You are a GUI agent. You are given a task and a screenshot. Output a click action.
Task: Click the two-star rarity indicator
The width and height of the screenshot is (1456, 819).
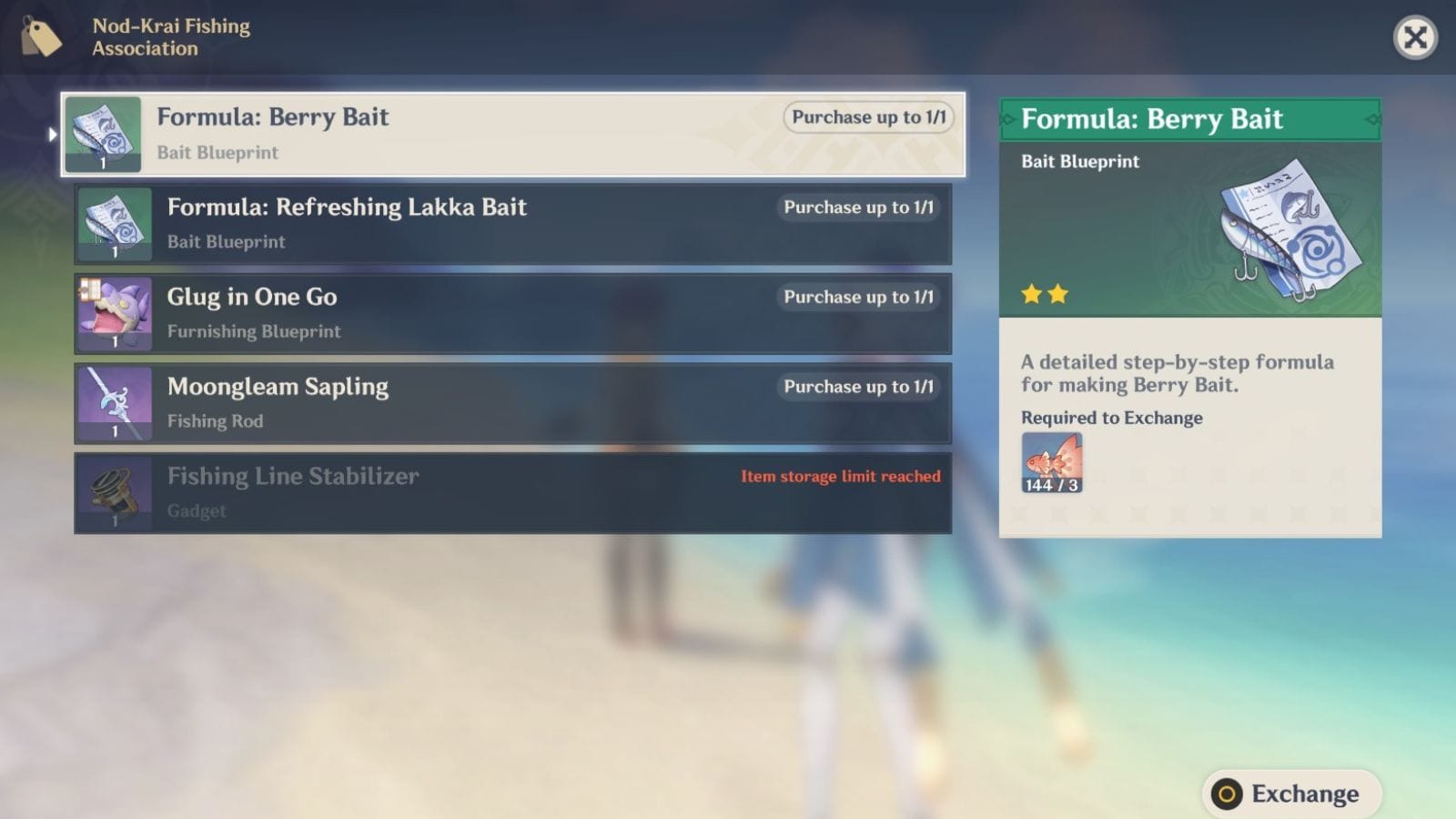1046,293
